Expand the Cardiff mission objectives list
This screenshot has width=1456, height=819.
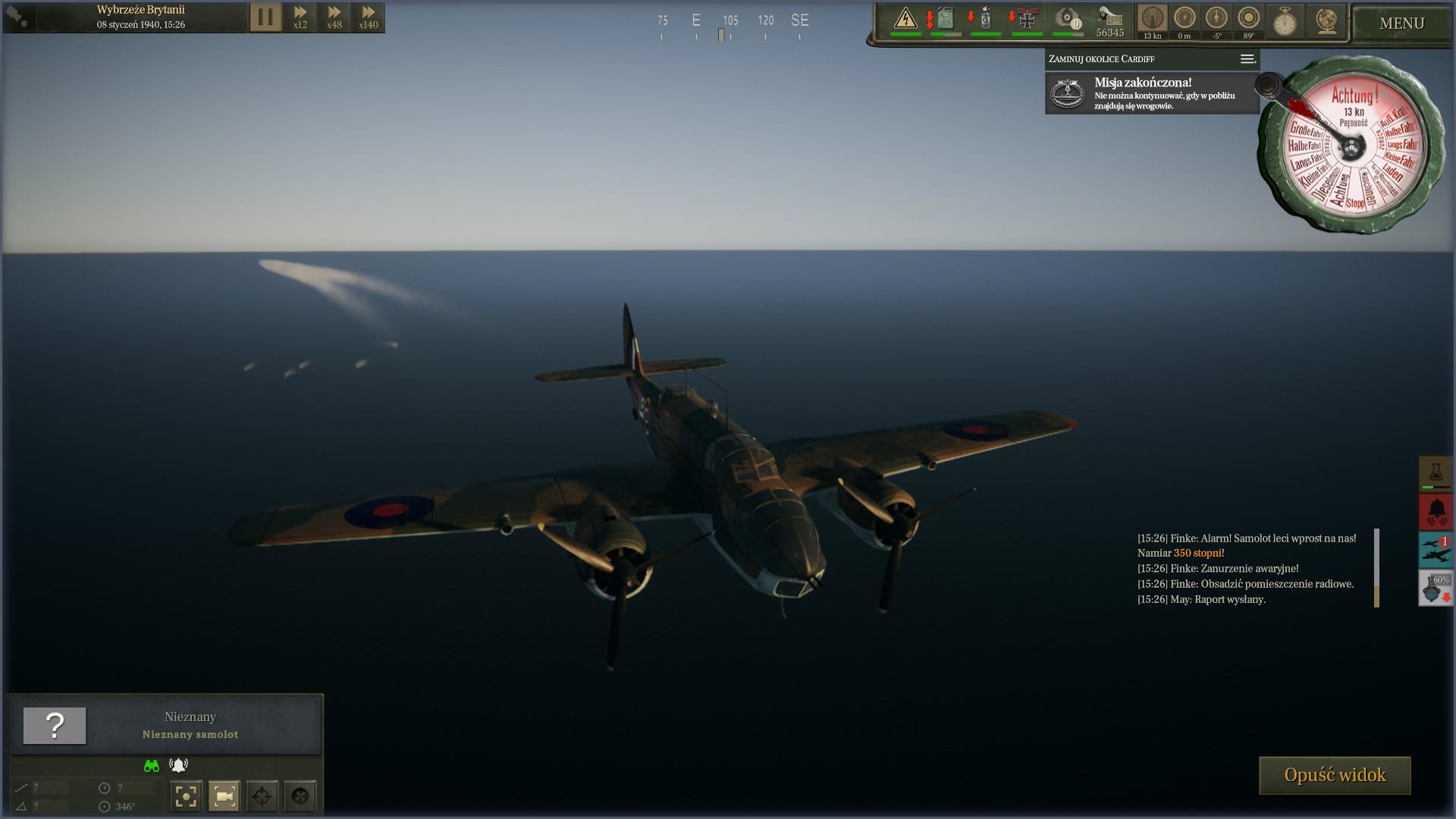1247,59
